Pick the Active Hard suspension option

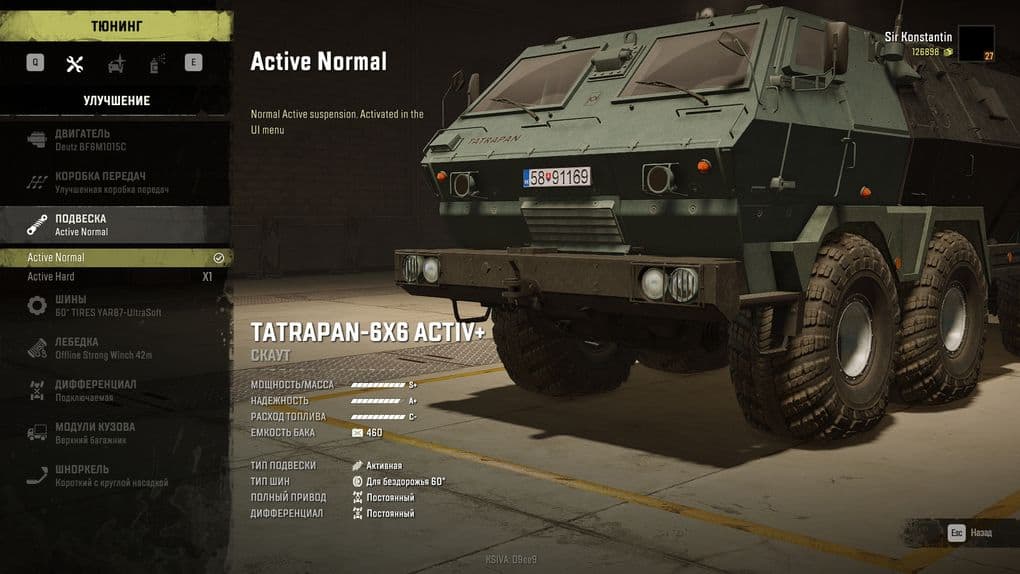pyautogui.click(x=115, y=277)
